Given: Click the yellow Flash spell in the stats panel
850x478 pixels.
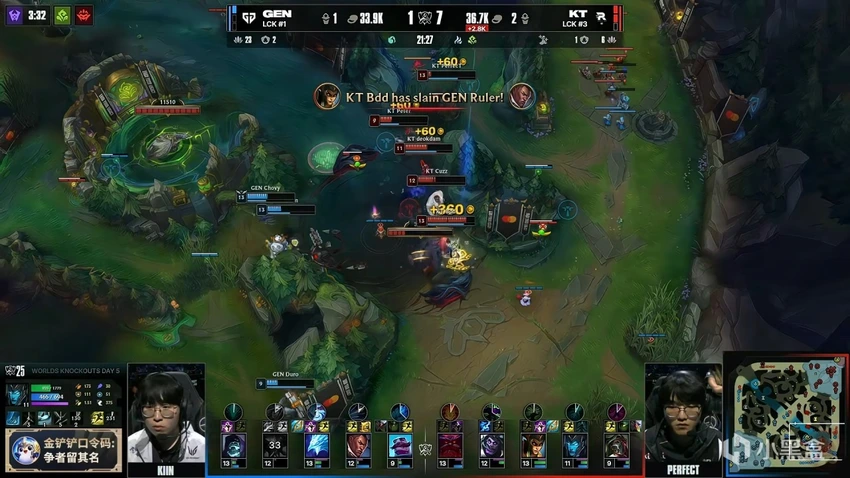Looking at the screenshot, I should coord(98,418).
